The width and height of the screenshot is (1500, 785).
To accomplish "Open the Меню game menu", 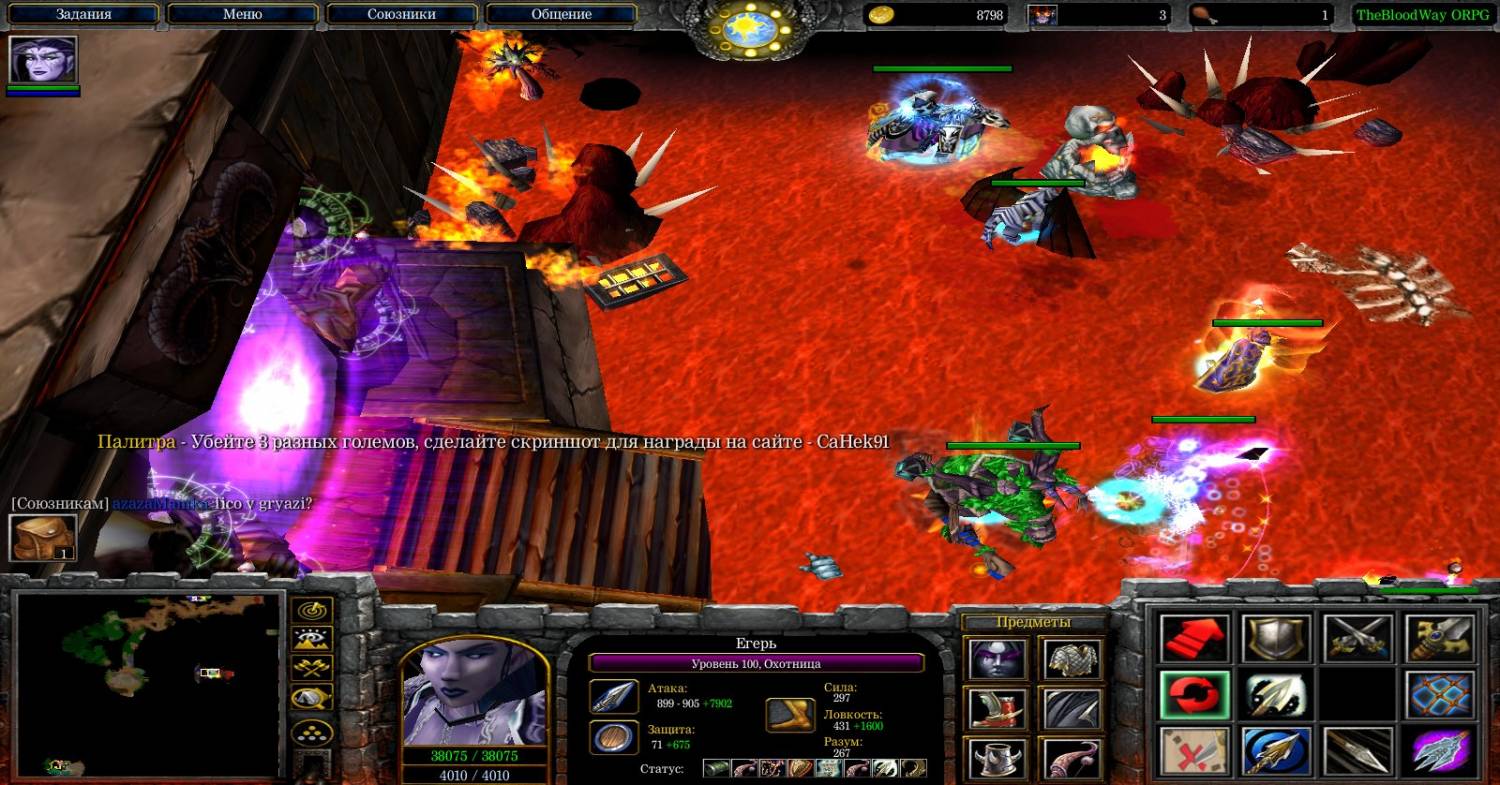I will 242,14.
